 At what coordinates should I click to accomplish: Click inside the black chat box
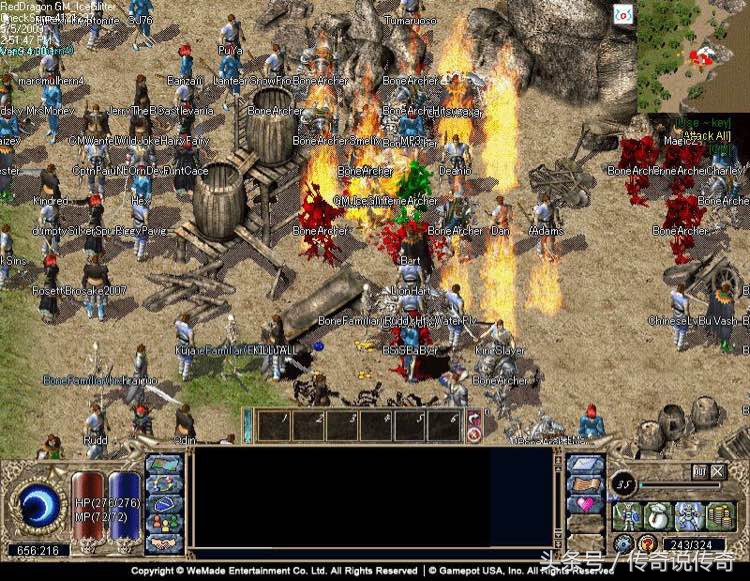pos(372,502)
